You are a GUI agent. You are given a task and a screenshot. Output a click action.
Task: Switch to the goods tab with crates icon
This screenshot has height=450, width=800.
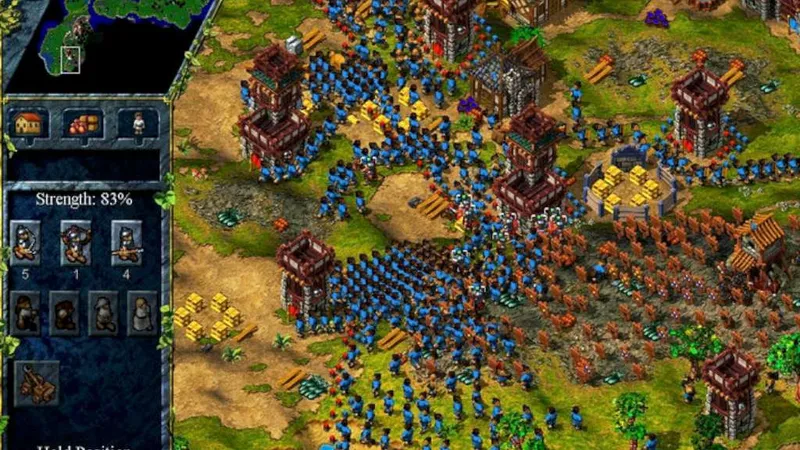(83, 124)
